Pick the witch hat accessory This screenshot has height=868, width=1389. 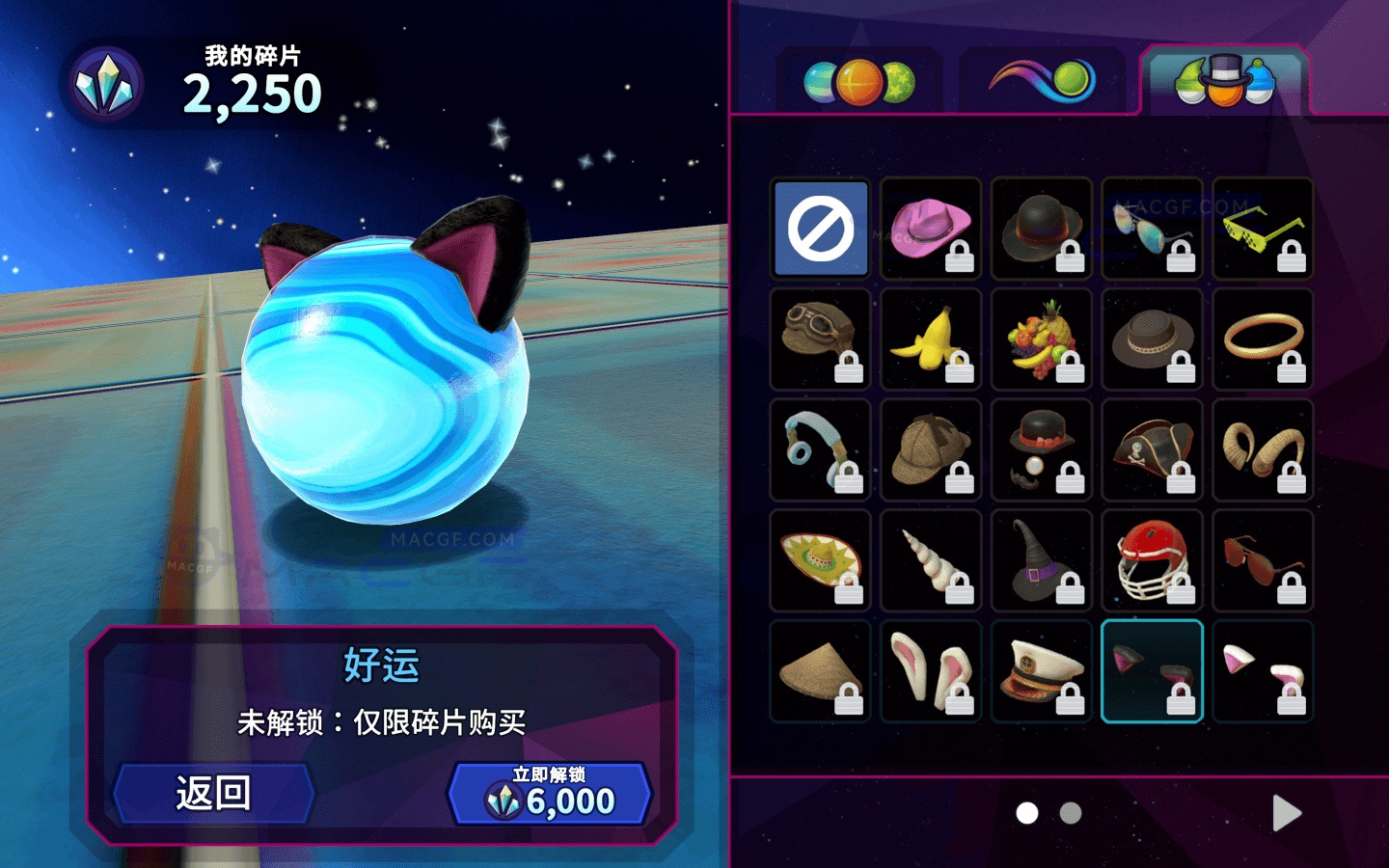(x=1041, y=561)
